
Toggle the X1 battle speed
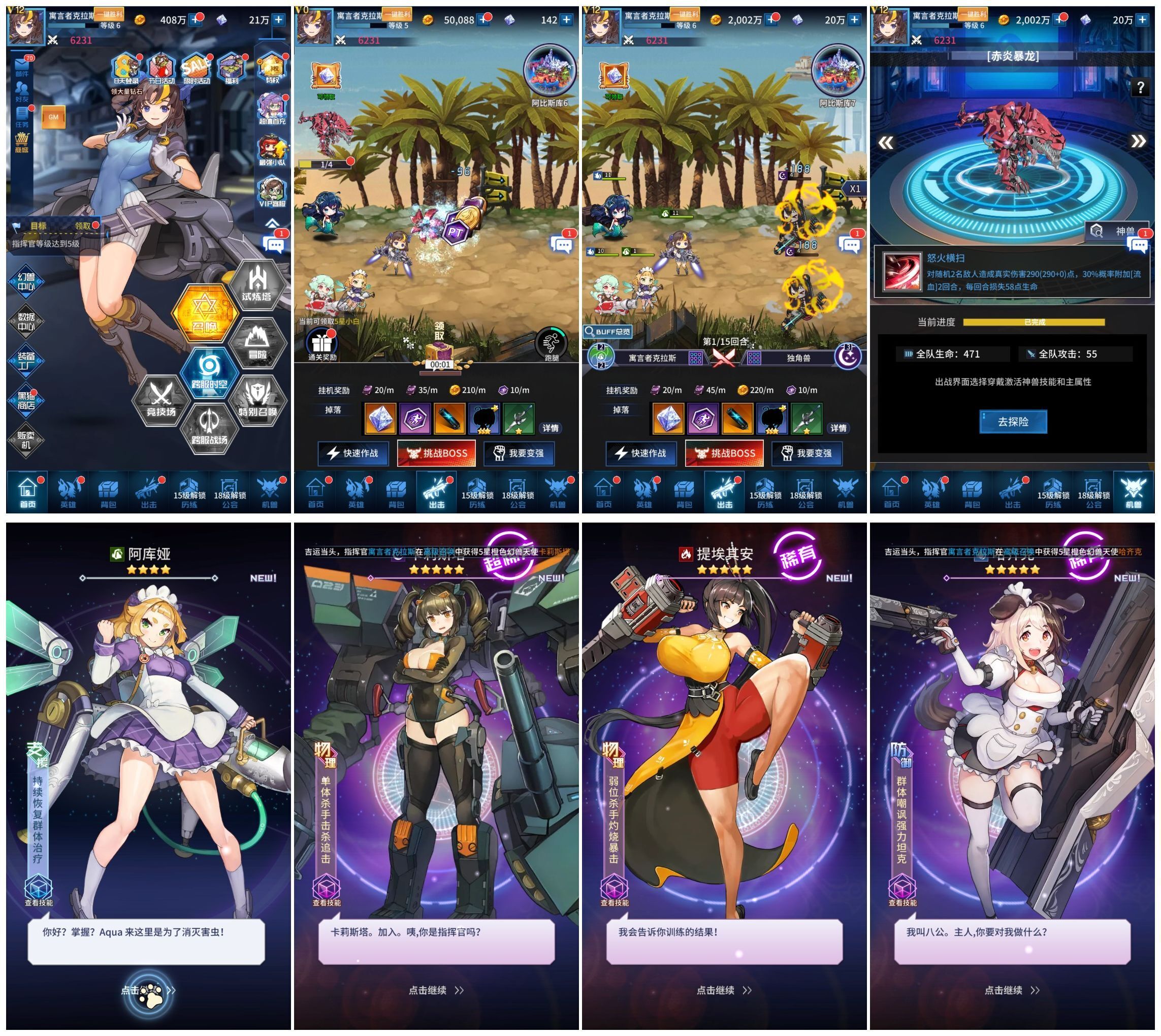[855, 188]
